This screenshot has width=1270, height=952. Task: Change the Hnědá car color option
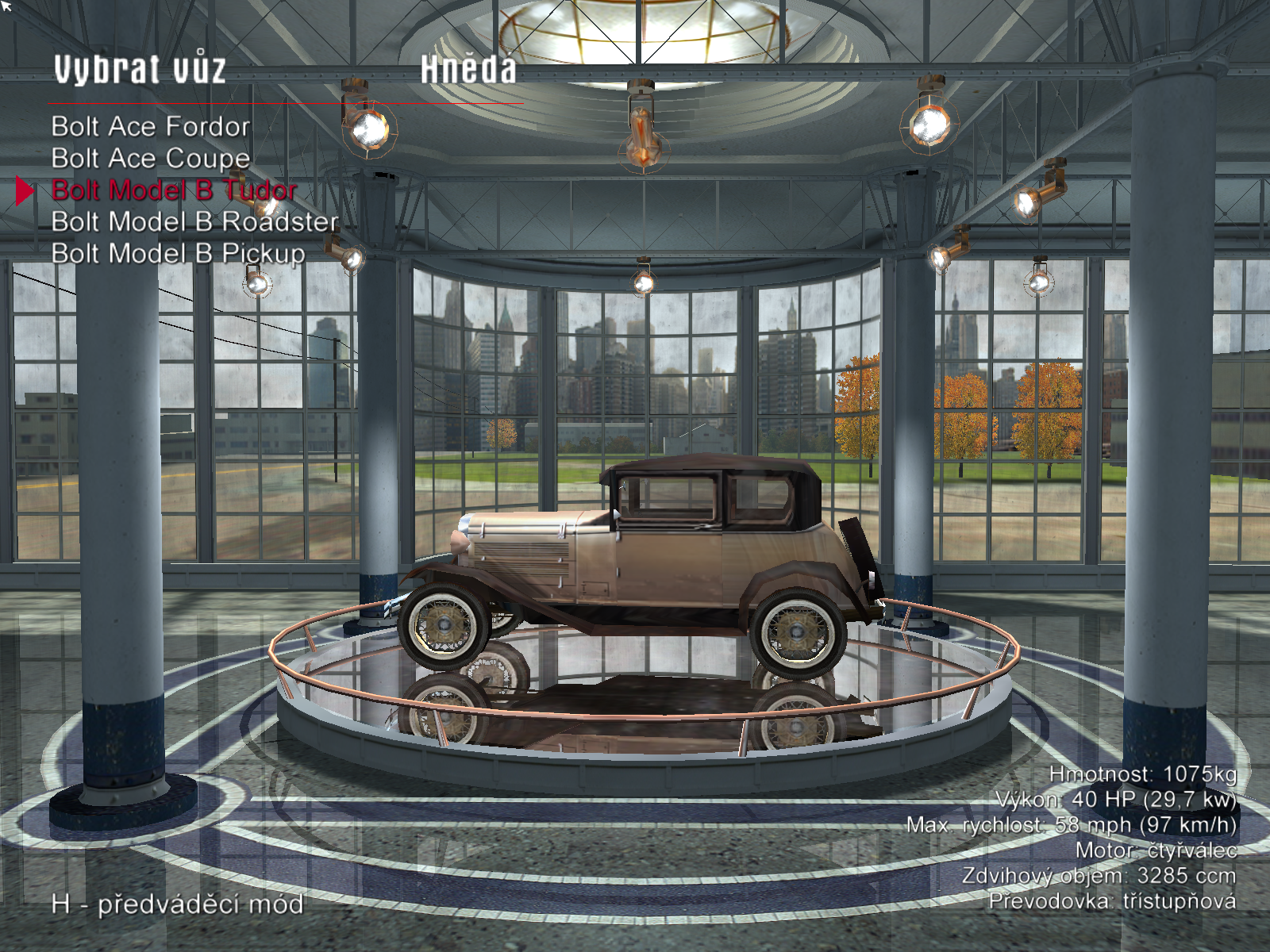point(468,70)
